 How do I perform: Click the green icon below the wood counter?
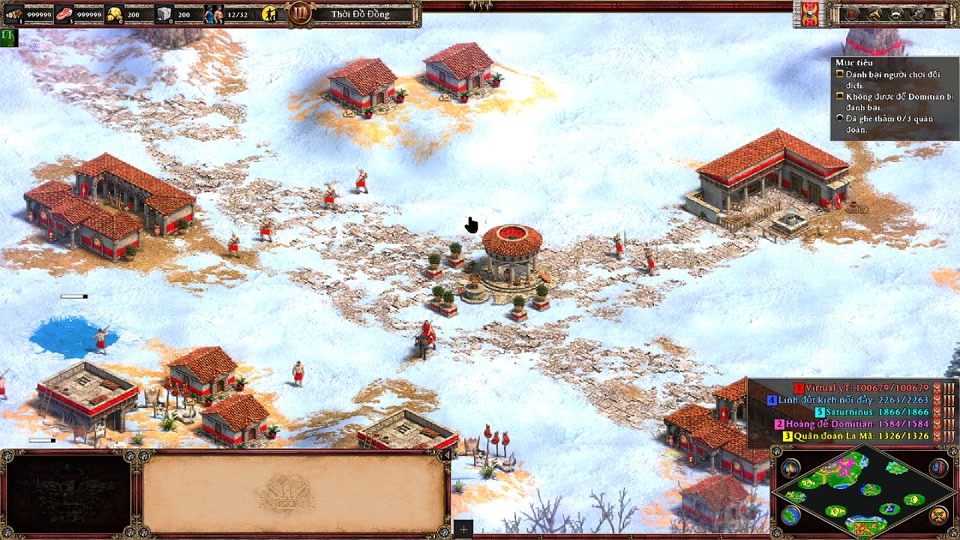click(9, 36)
